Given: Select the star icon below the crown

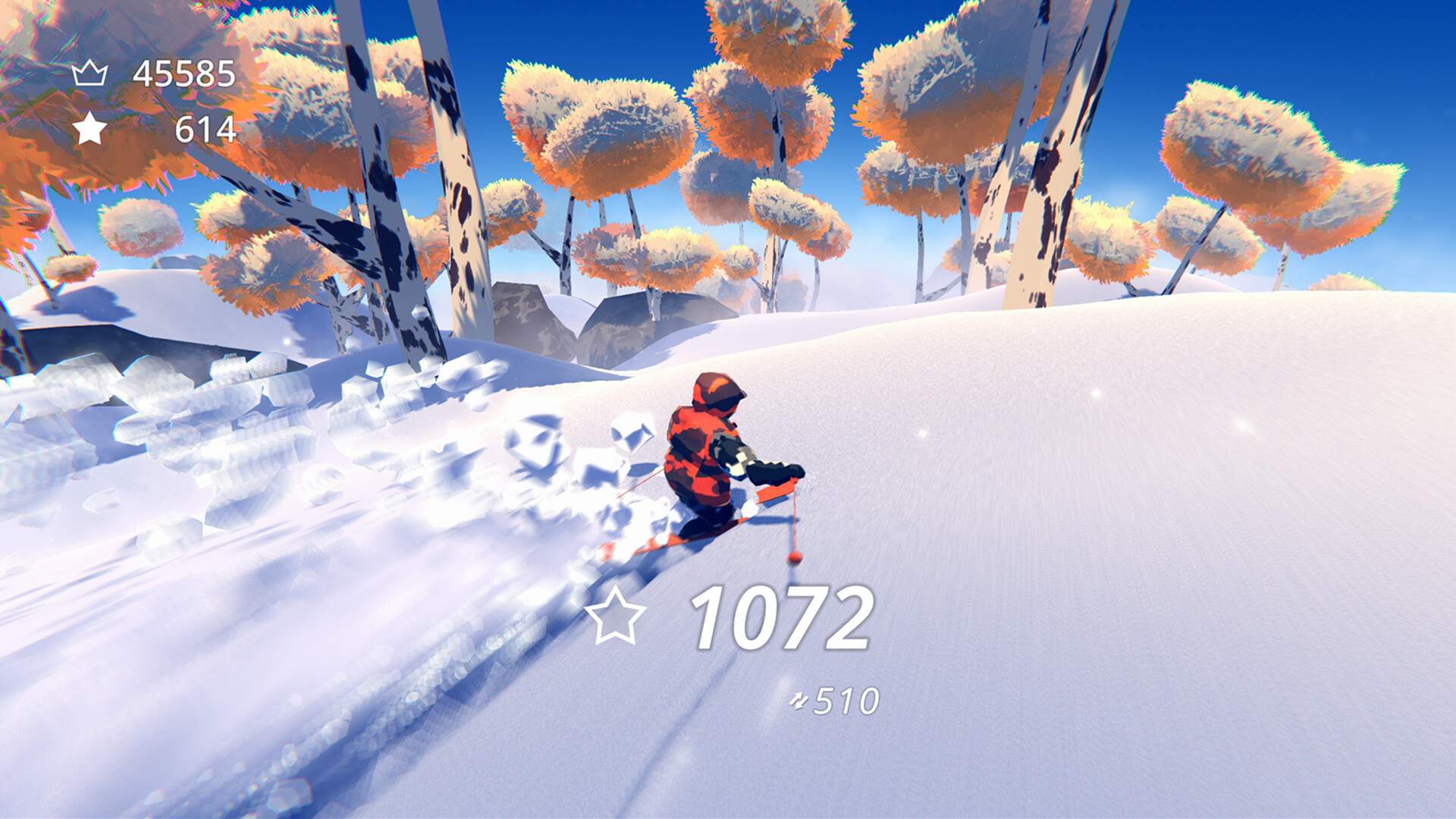Looking at the screenshot, I should pyautogui.click(x=88, y=129).
